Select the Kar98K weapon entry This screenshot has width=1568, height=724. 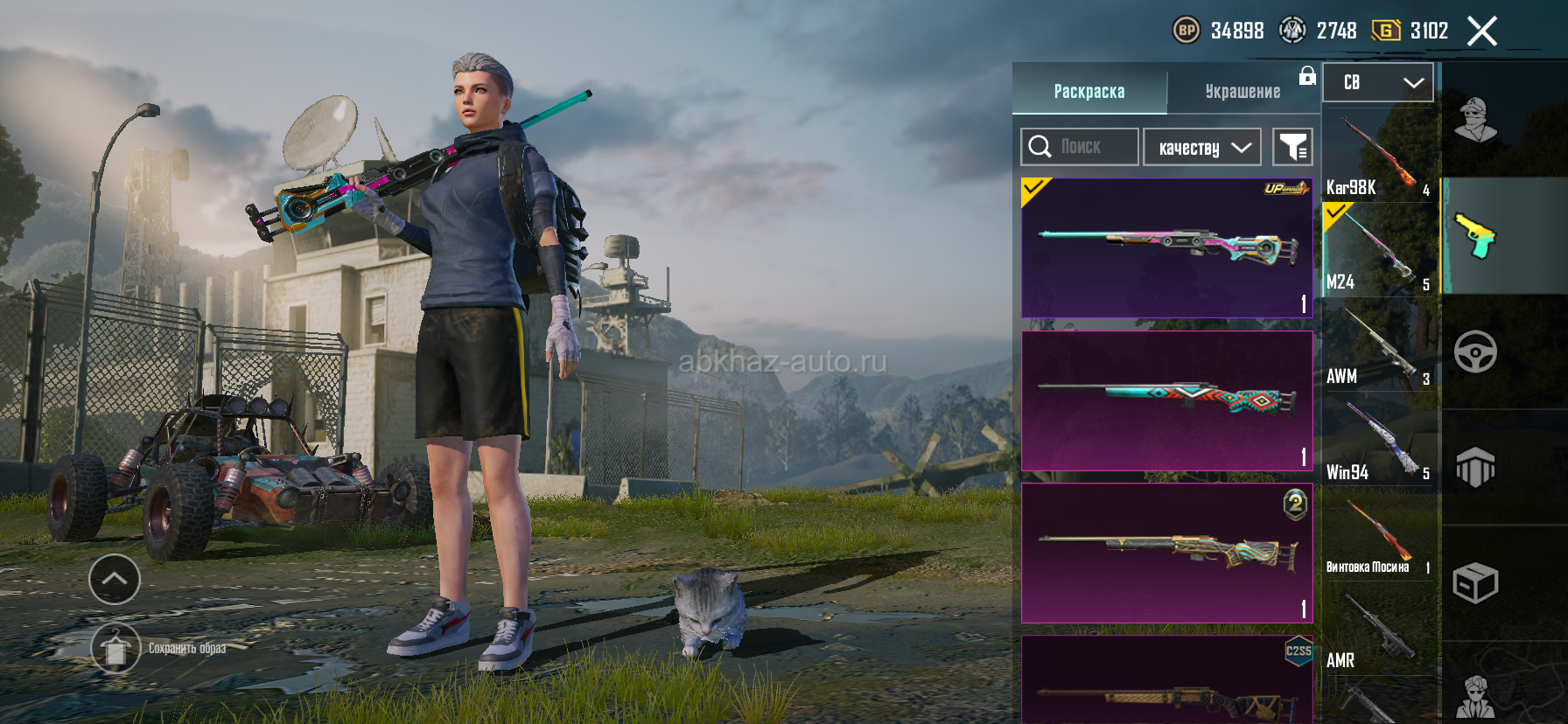[x=1378, y=157]
